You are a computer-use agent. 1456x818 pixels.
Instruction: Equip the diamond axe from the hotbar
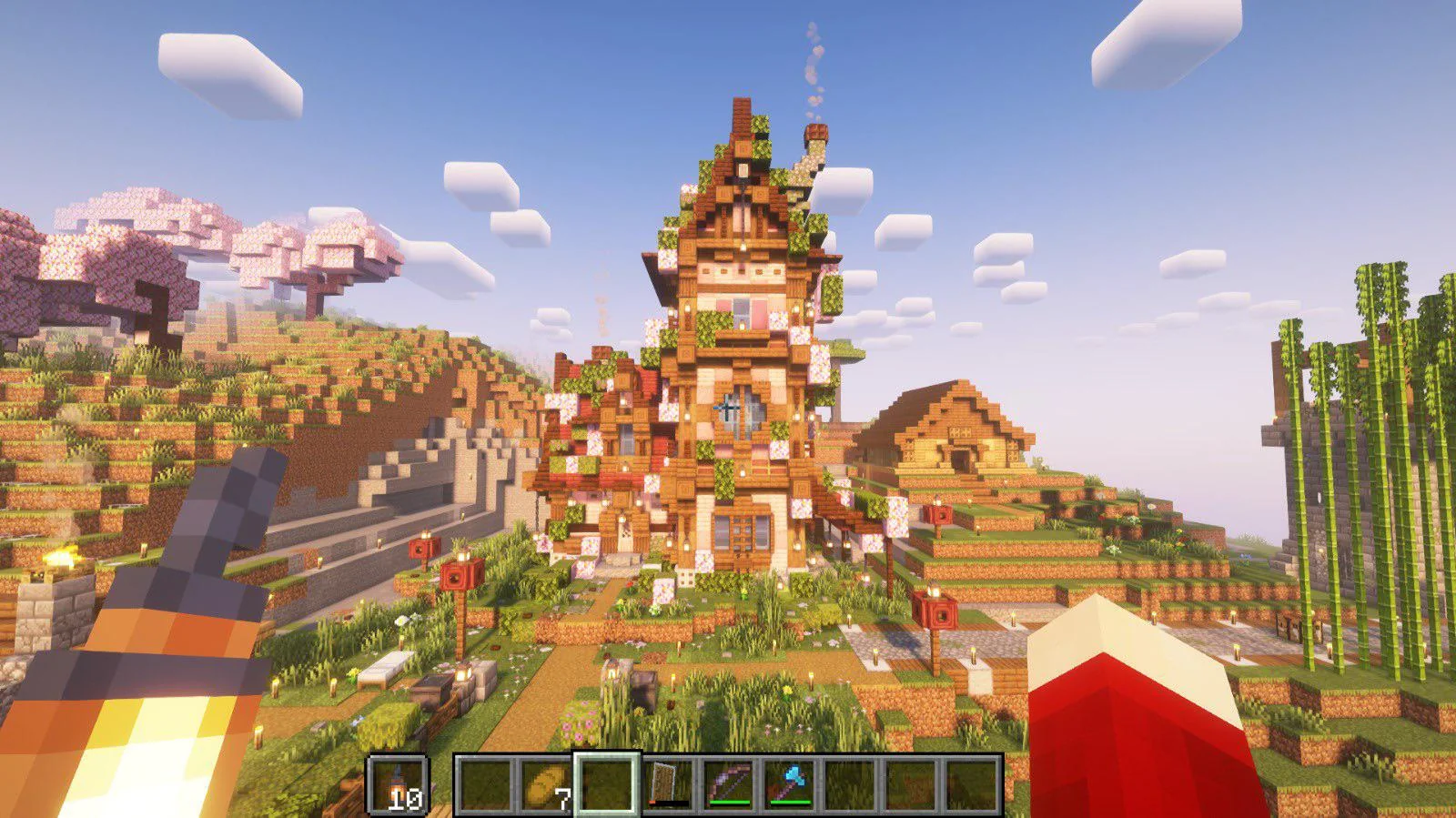tap(789, 785)
